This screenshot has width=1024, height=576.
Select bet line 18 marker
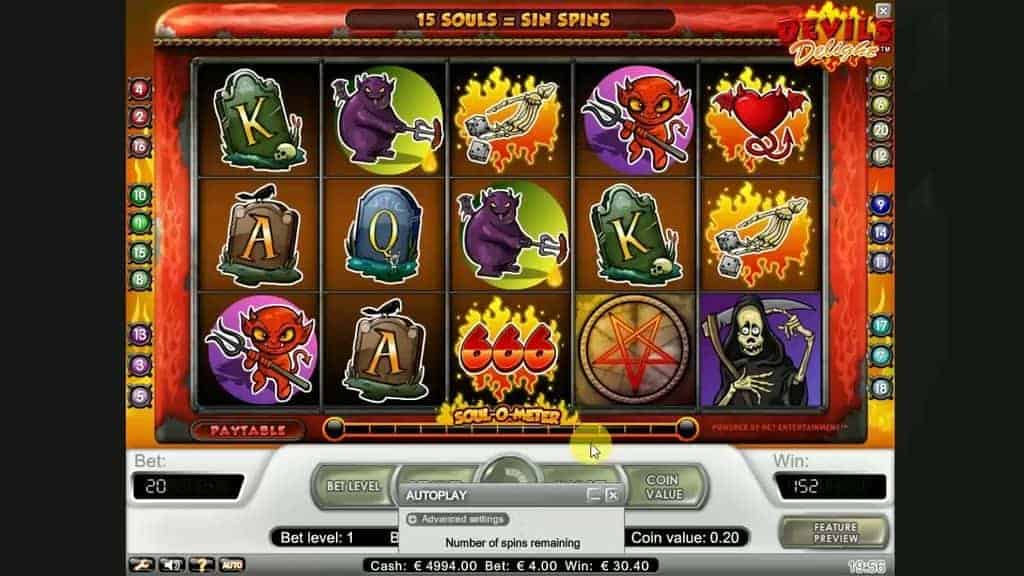[881, 389]
